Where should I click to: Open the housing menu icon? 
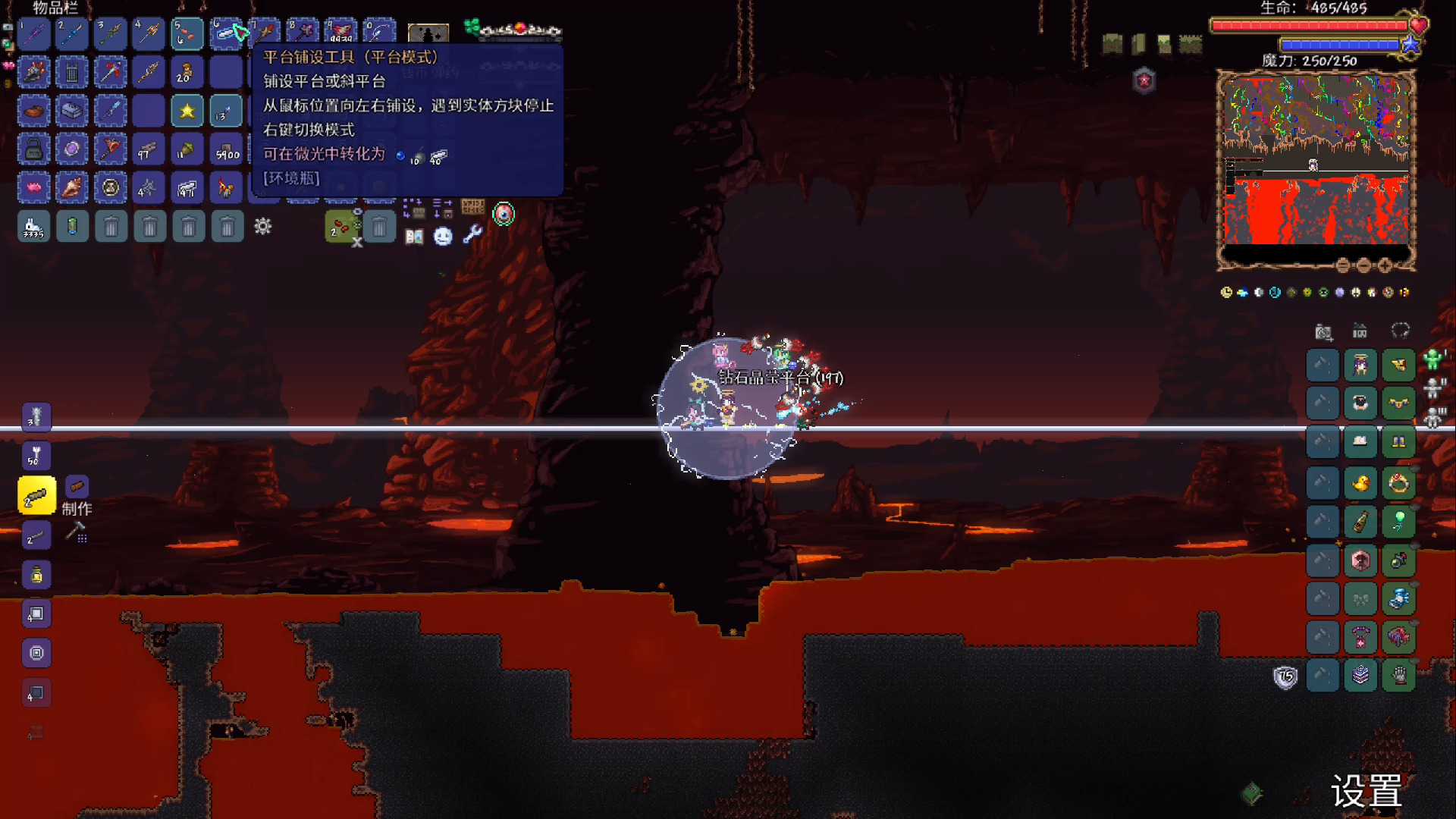pyautogui.click(x=1360, y=331)
